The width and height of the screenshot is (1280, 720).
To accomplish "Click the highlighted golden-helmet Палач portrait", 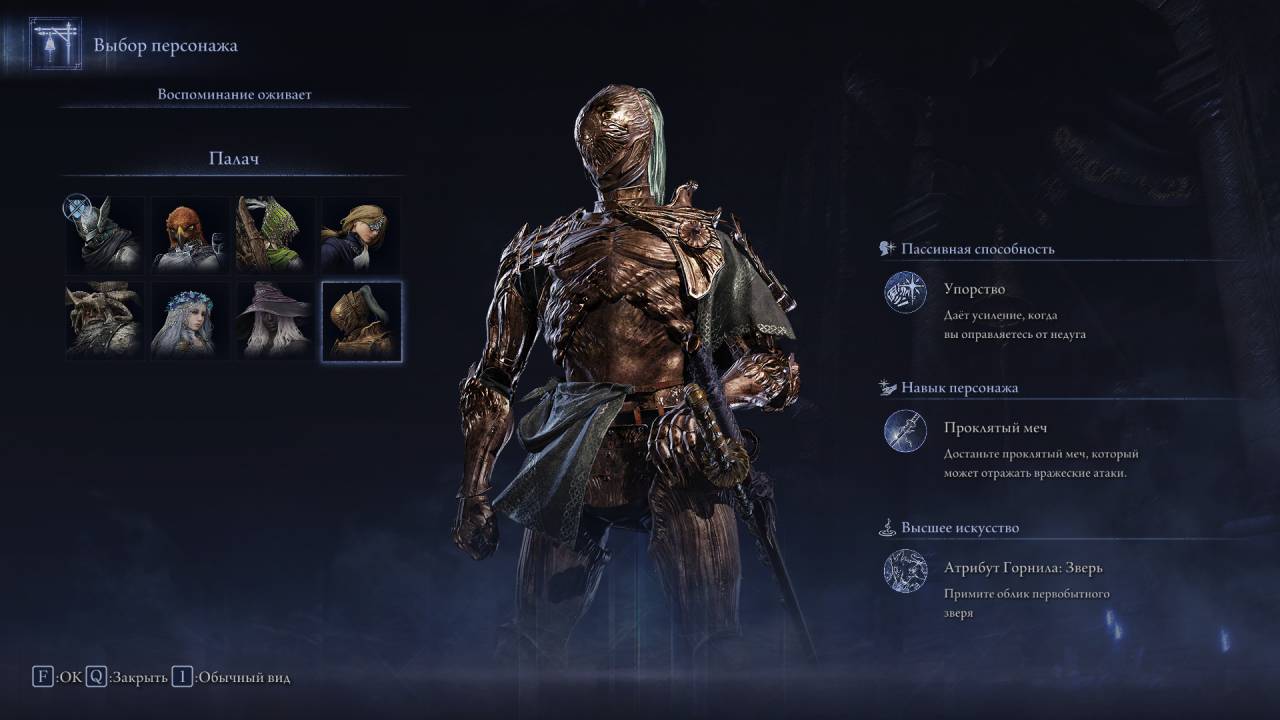I will pos(361,320).
